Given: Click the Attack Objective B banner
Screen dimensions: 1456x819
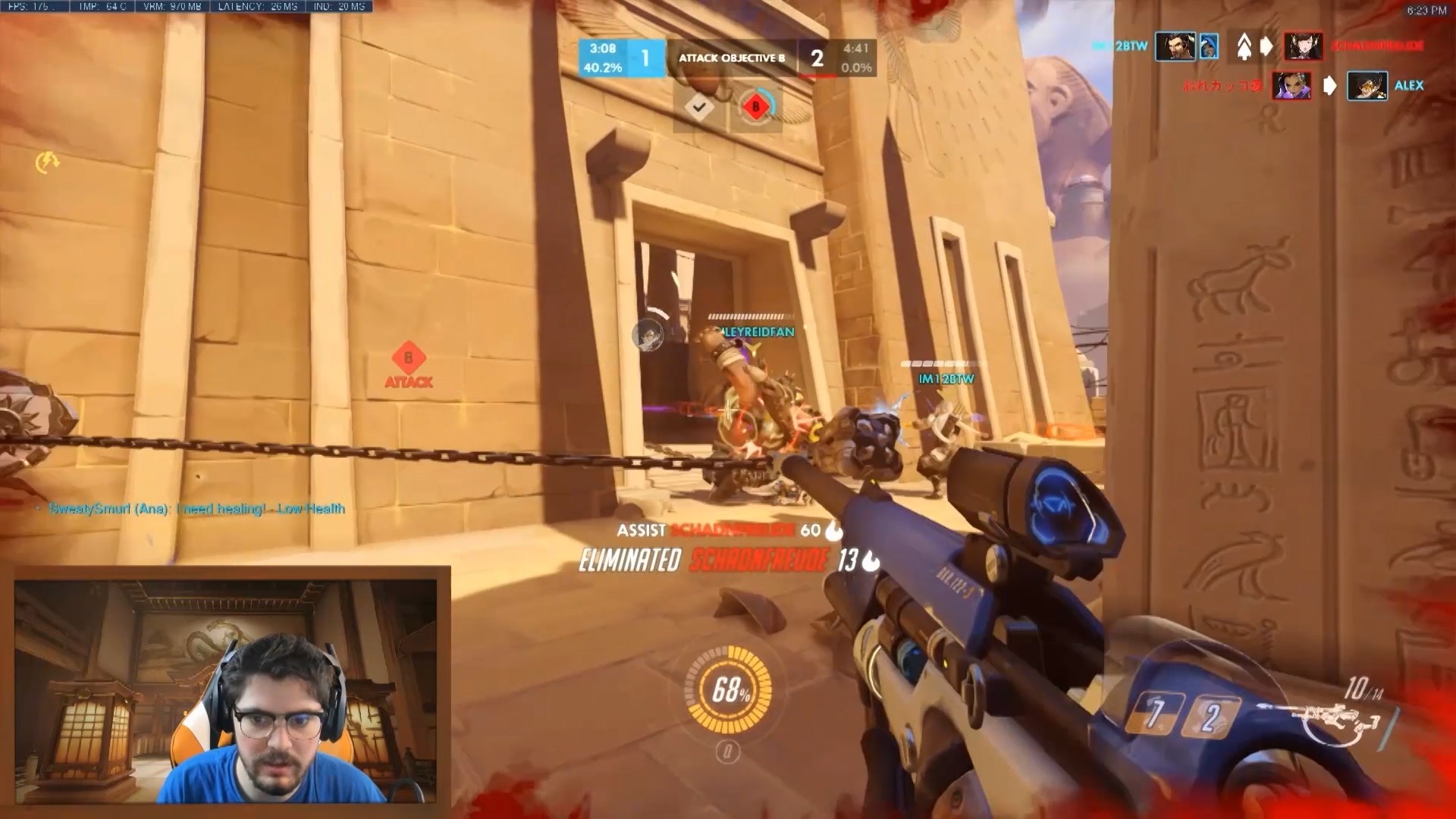Looking at the screenshot, I should coord(731,58).
